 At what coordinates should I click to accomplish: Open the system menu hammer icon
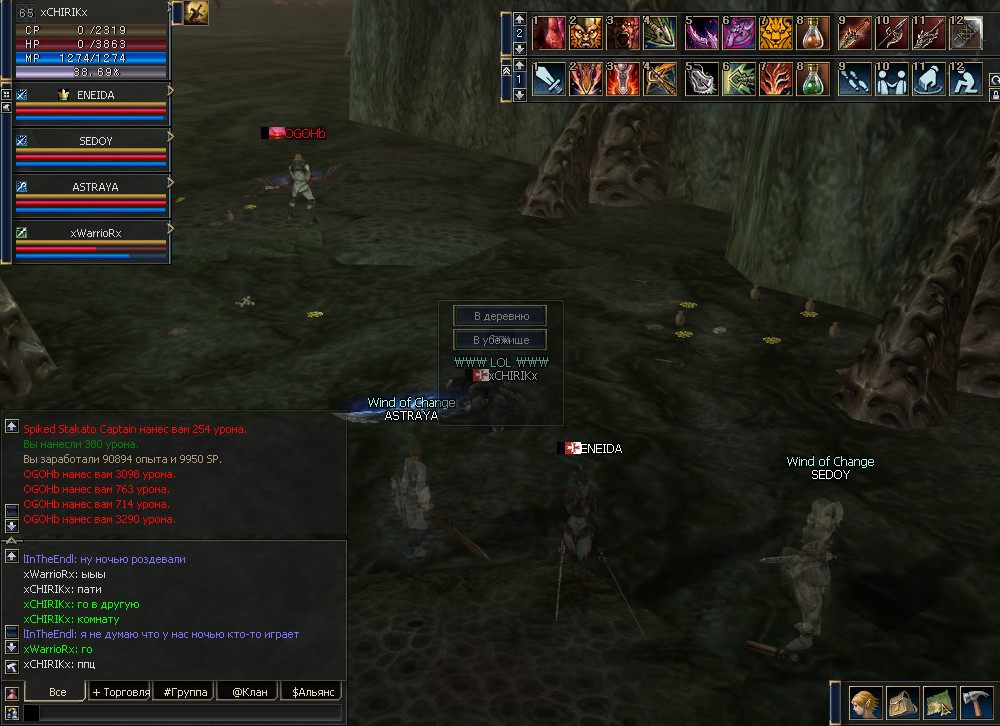(x=976, y=703)
